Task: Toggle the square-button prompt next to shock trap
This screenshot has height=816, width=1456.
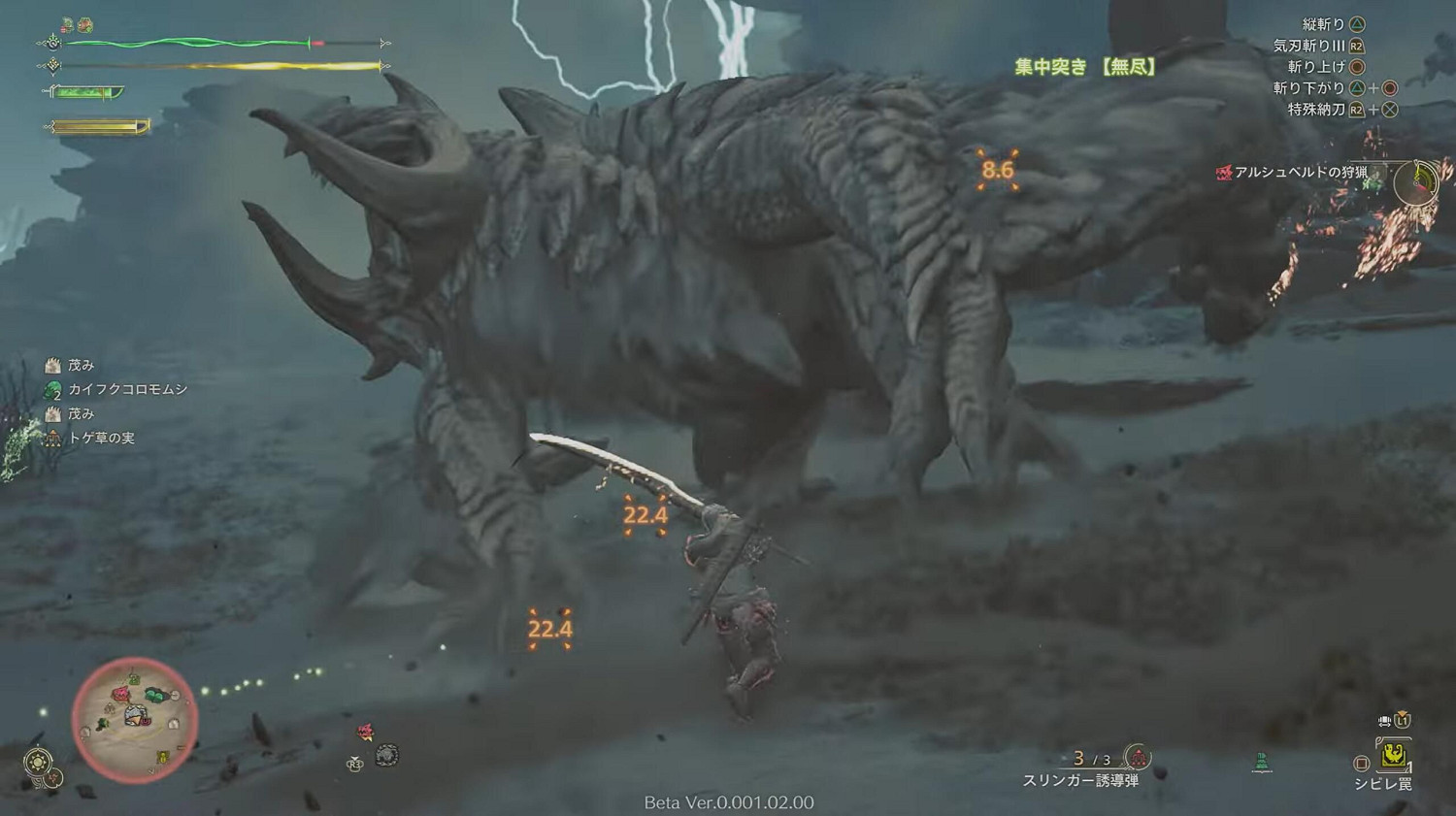Action: click(x=1362, y=763)
